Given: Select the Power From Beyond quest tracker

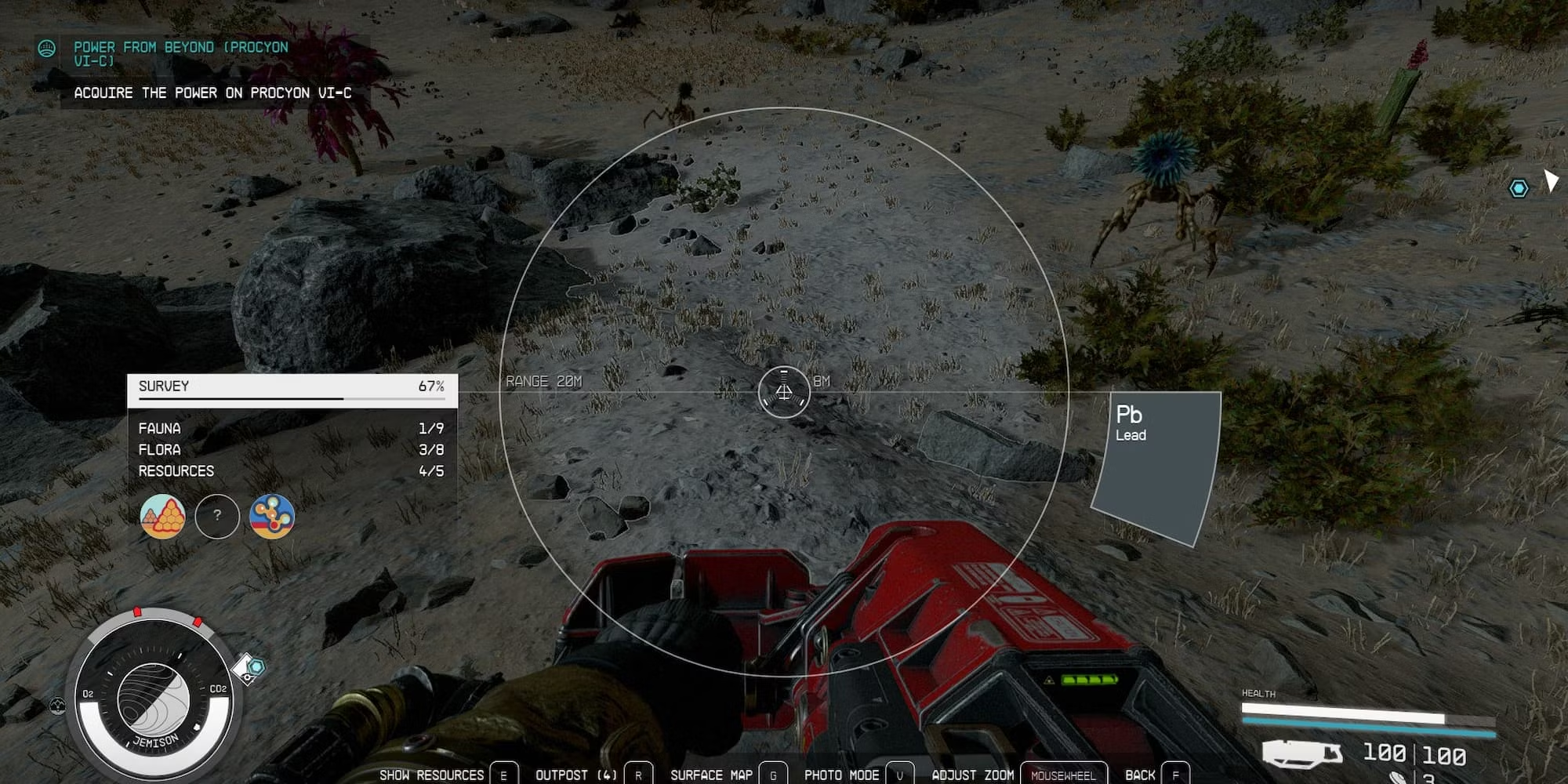Looking at the screenshot, I should [181, 53].
